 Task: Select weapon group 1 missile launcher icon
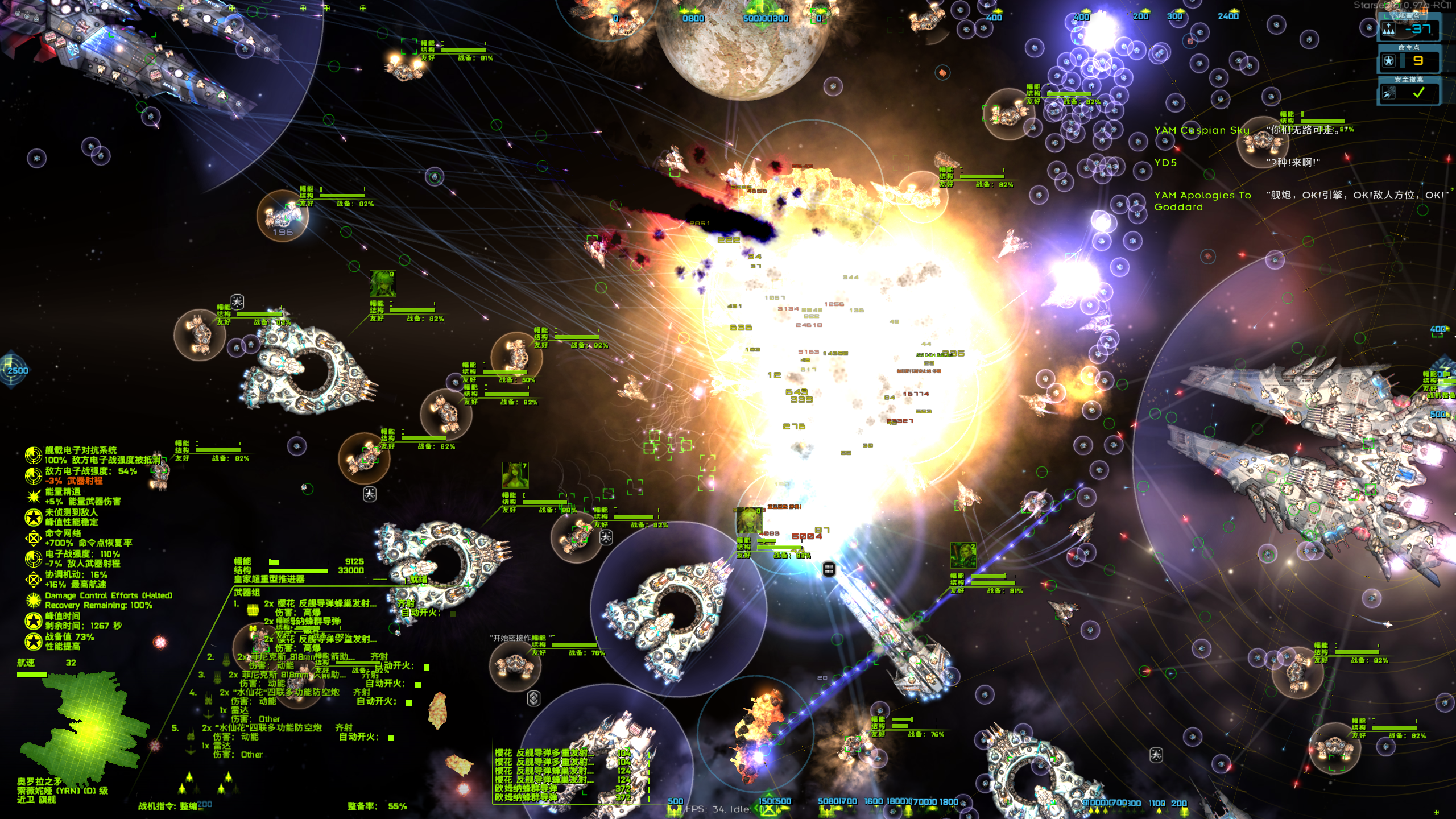[x=253, y=610]
